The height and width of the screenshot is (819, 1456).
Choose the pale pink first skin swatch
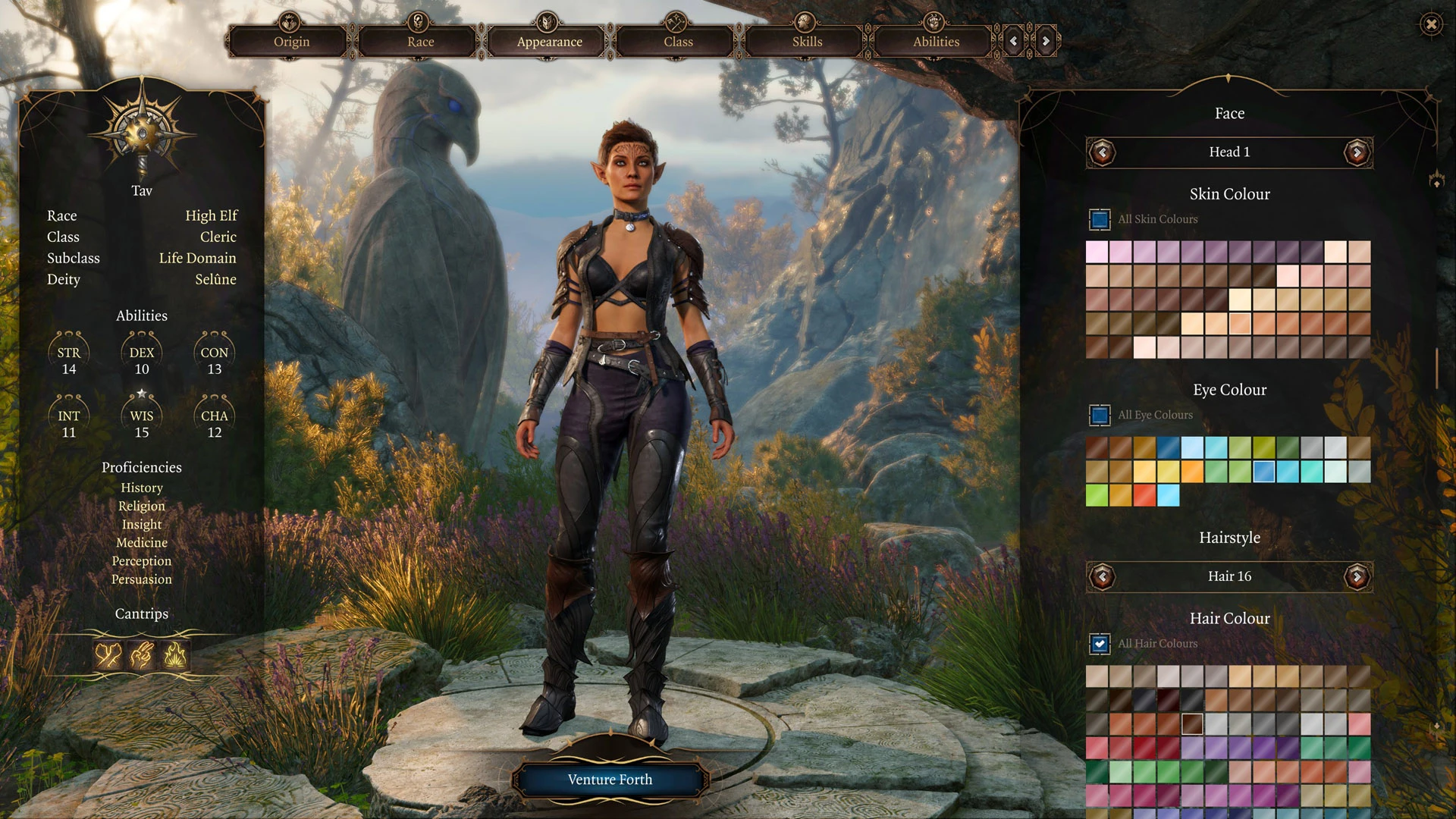point(1097,252)
